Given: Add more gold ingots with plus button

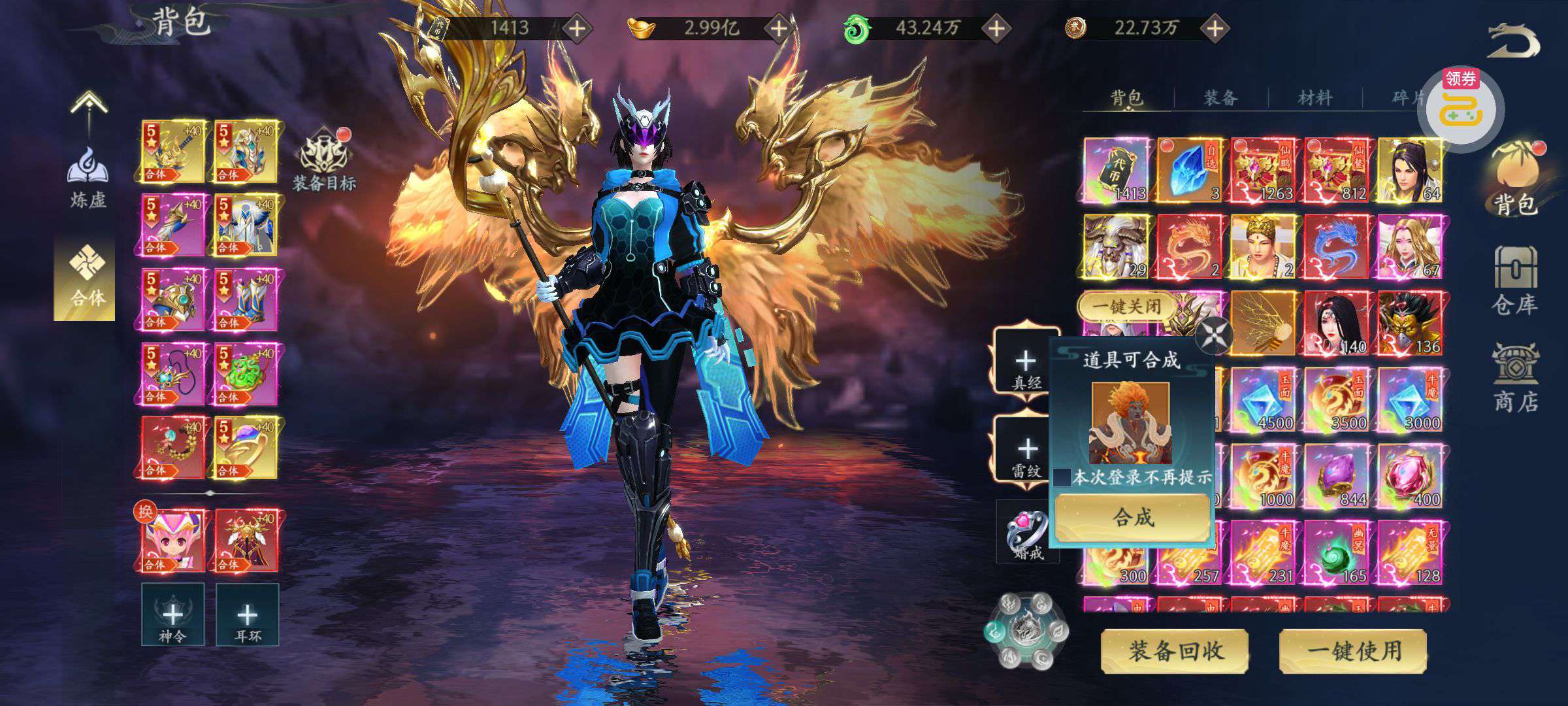Looking at the screenshot, I should pos(779,28).
